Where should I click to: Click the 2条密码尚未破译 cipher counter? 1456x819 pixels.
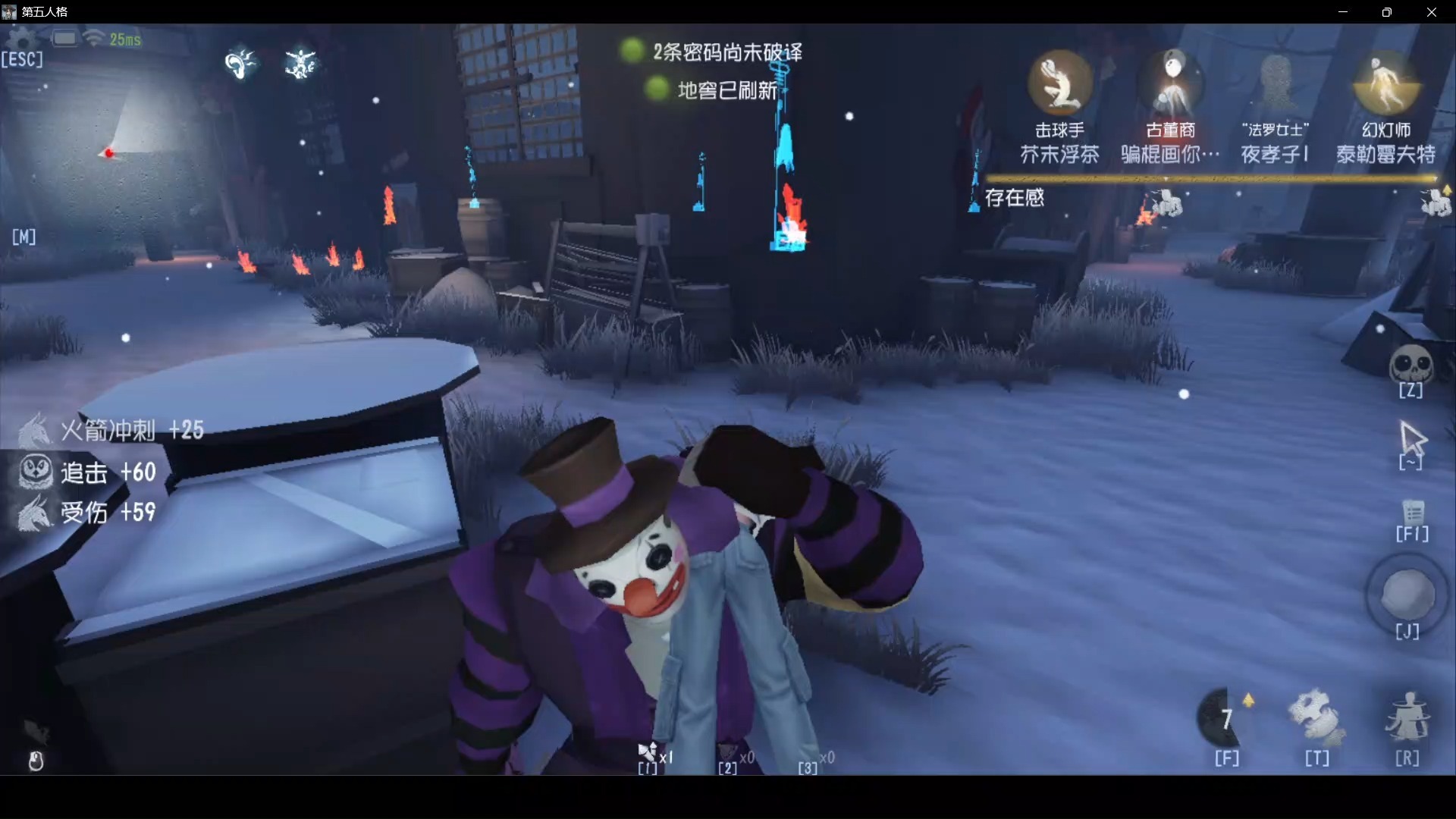(726, 52)
